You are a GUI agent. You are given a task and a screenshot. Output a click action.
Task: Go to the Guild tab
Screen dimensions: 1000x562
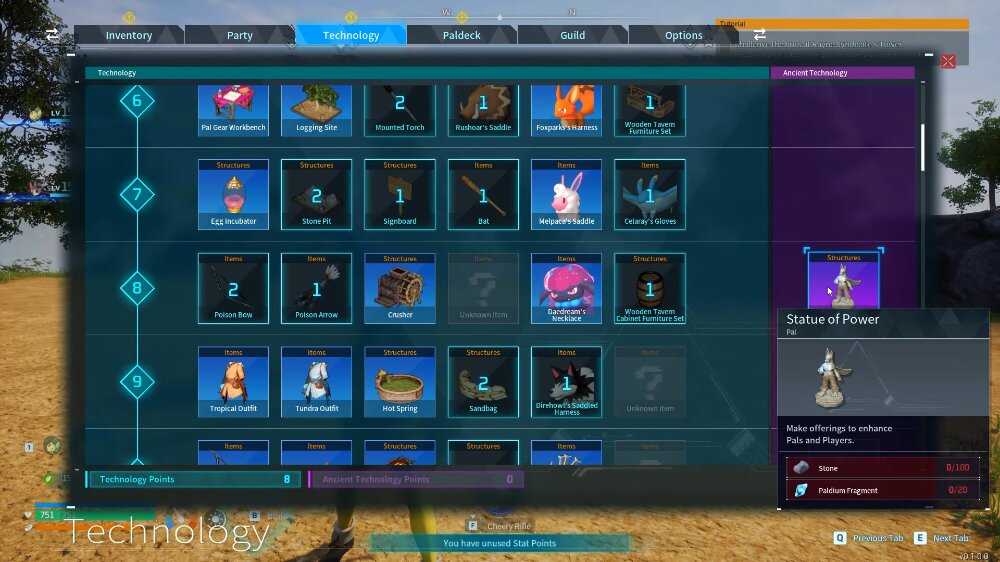tap(572, 35)
